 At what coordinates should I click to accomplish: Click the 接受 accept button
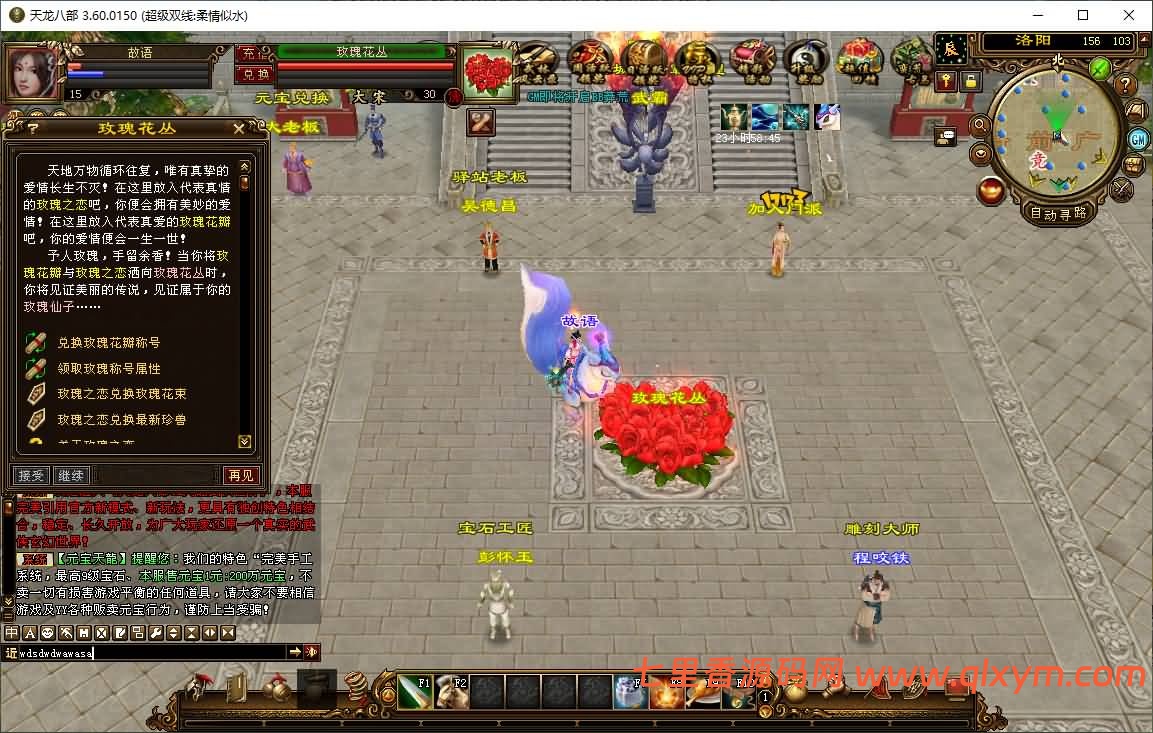click(x=31, y=475)
